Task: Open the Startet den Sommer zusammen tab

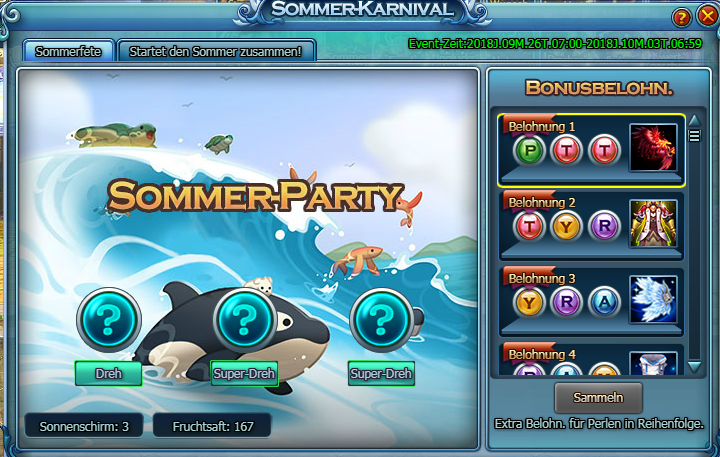Action: tap(217, 50)
